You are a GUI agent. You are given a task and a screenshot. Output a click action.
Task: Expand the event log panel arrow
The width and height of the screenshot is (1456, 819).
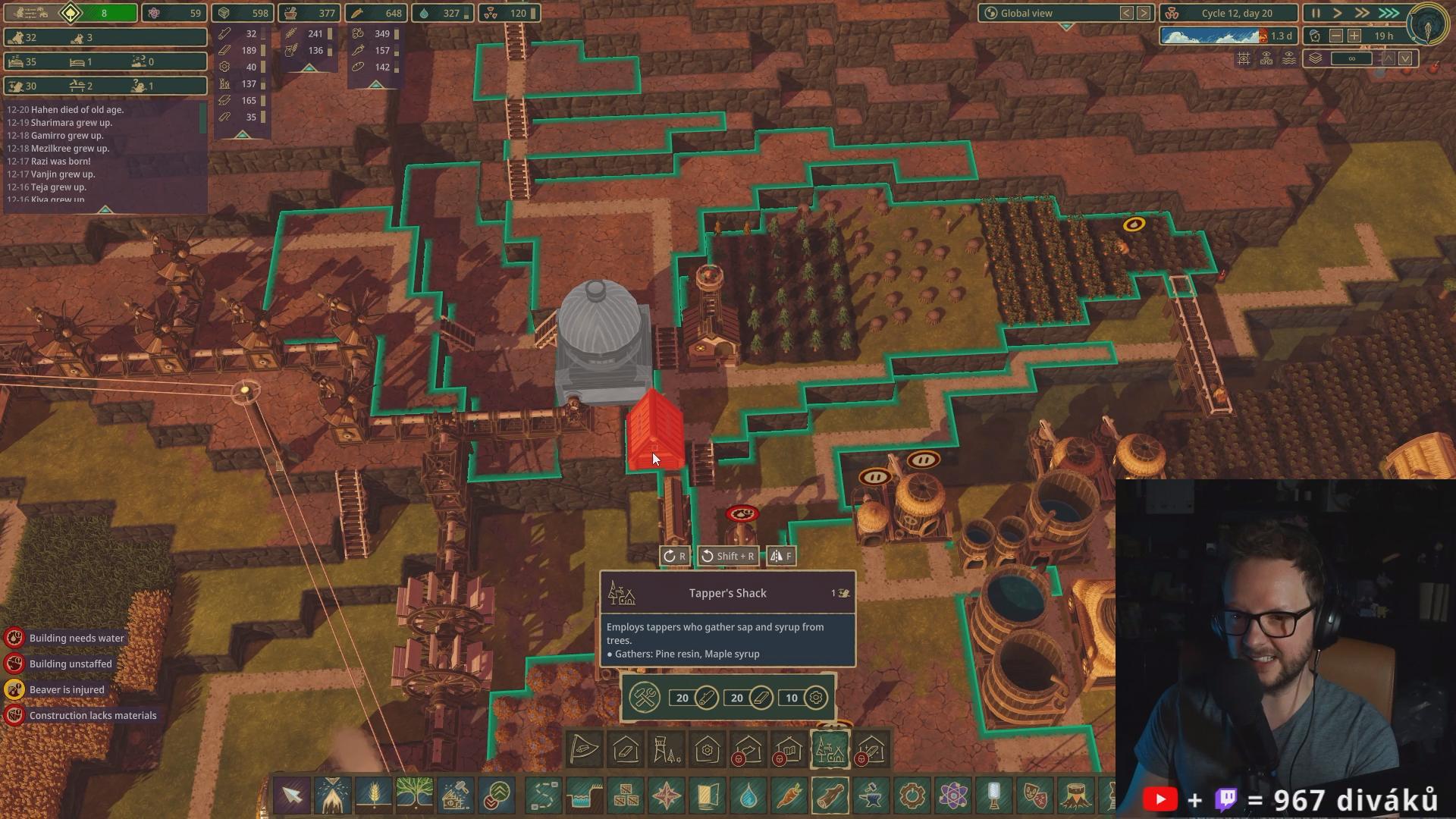coord(105,209)
